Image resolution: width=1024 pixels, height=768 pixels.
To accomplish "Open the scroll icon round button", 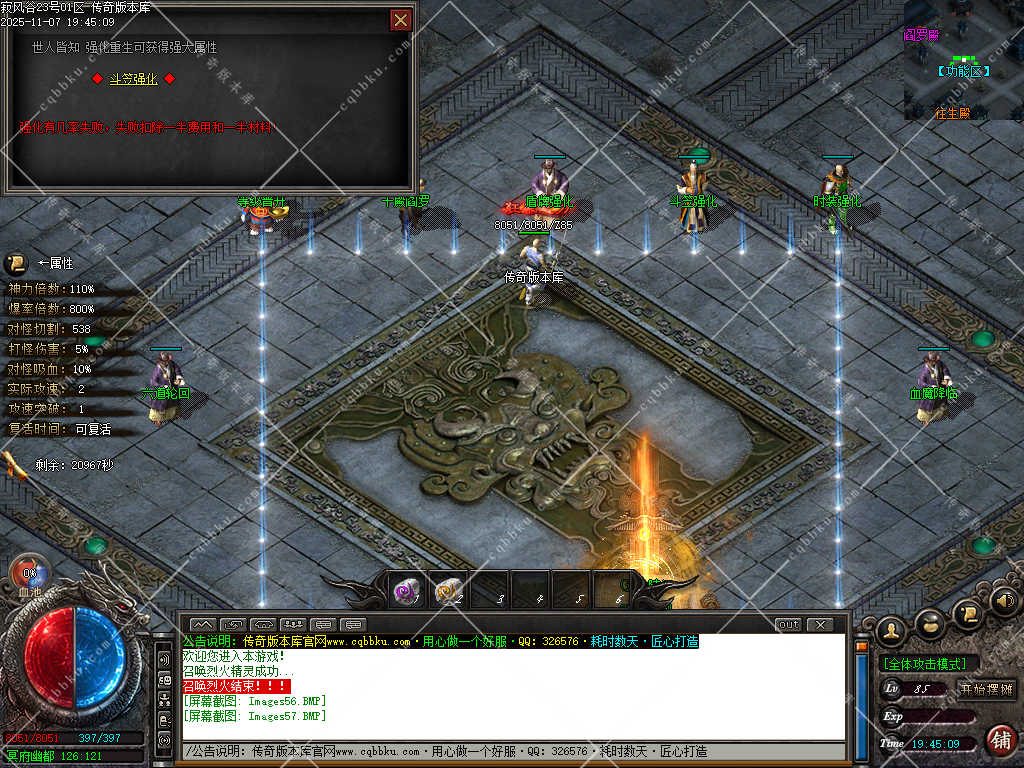I will click(967, 612).
